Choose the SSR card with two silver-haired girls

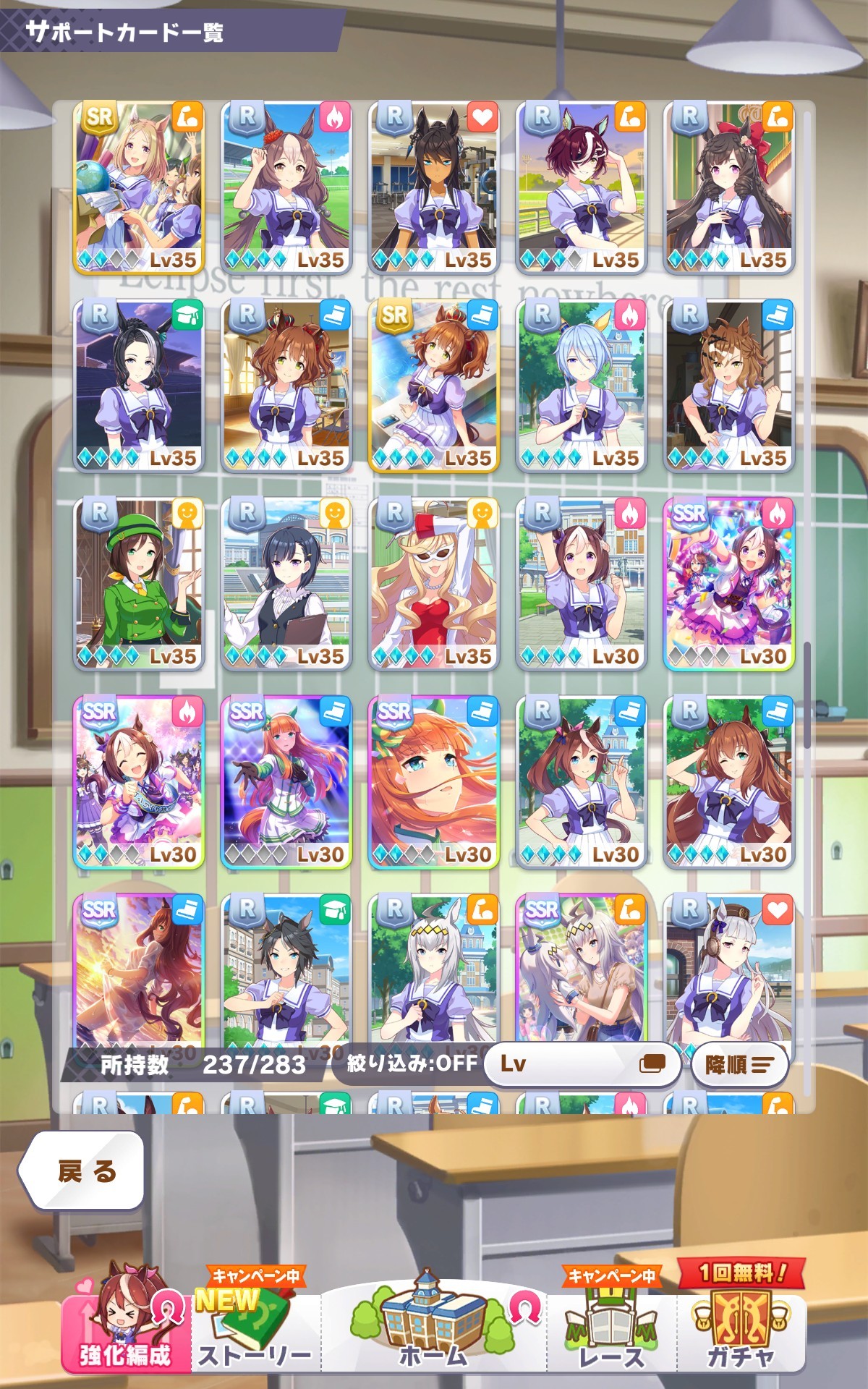[x=582, y=969]
